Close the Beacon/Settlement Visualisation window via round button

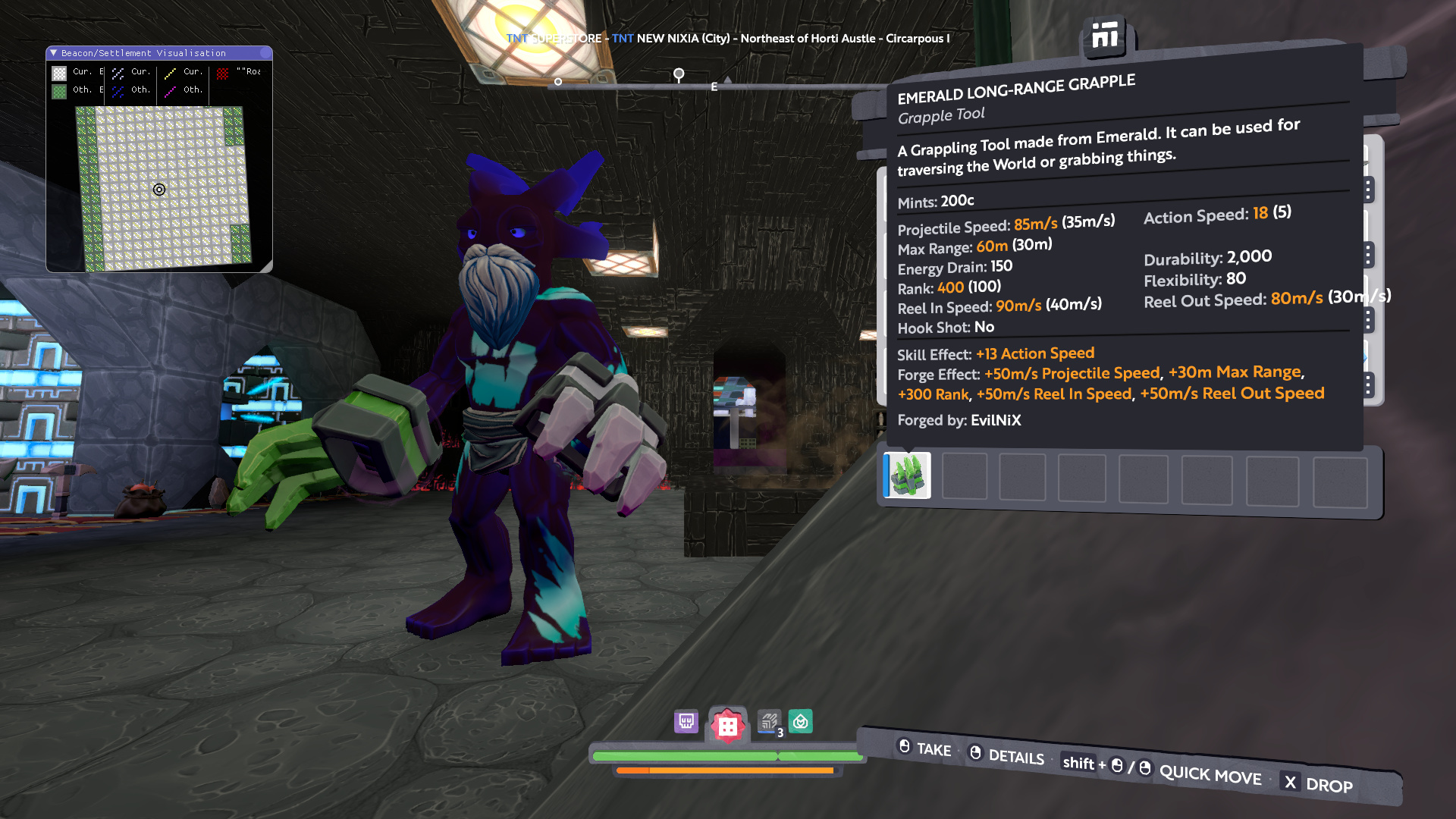click(265, 53)
